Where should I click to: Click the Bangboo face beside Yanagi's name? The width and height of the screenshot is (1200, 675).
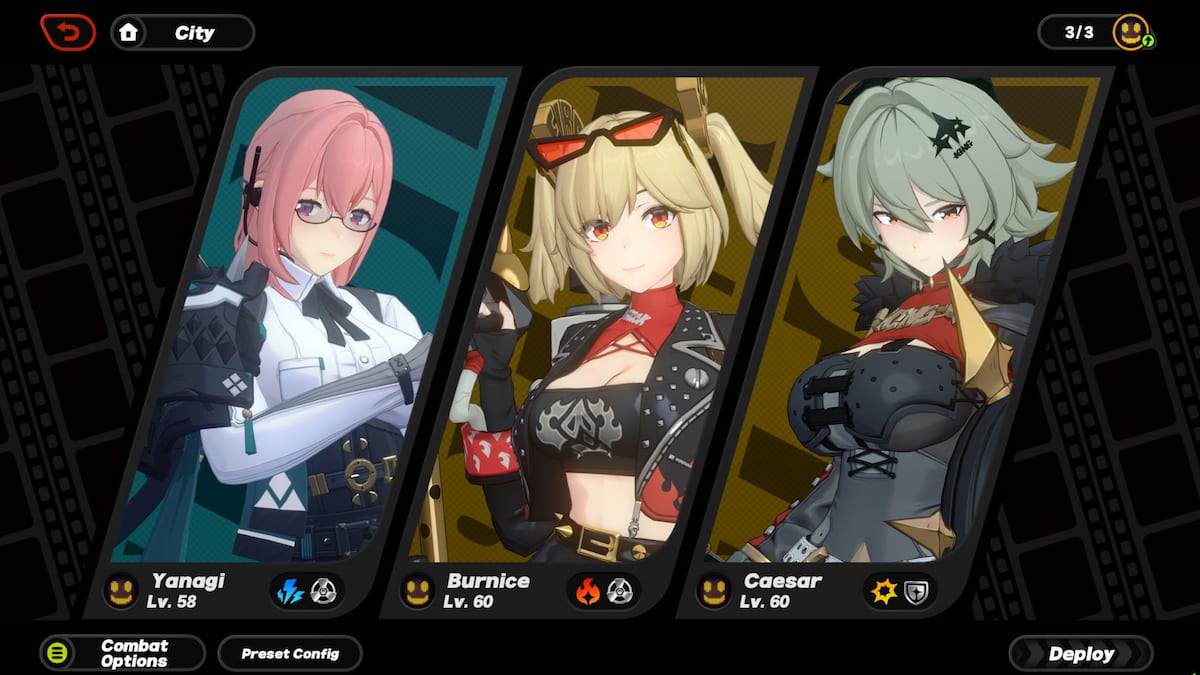click(121, 590)
